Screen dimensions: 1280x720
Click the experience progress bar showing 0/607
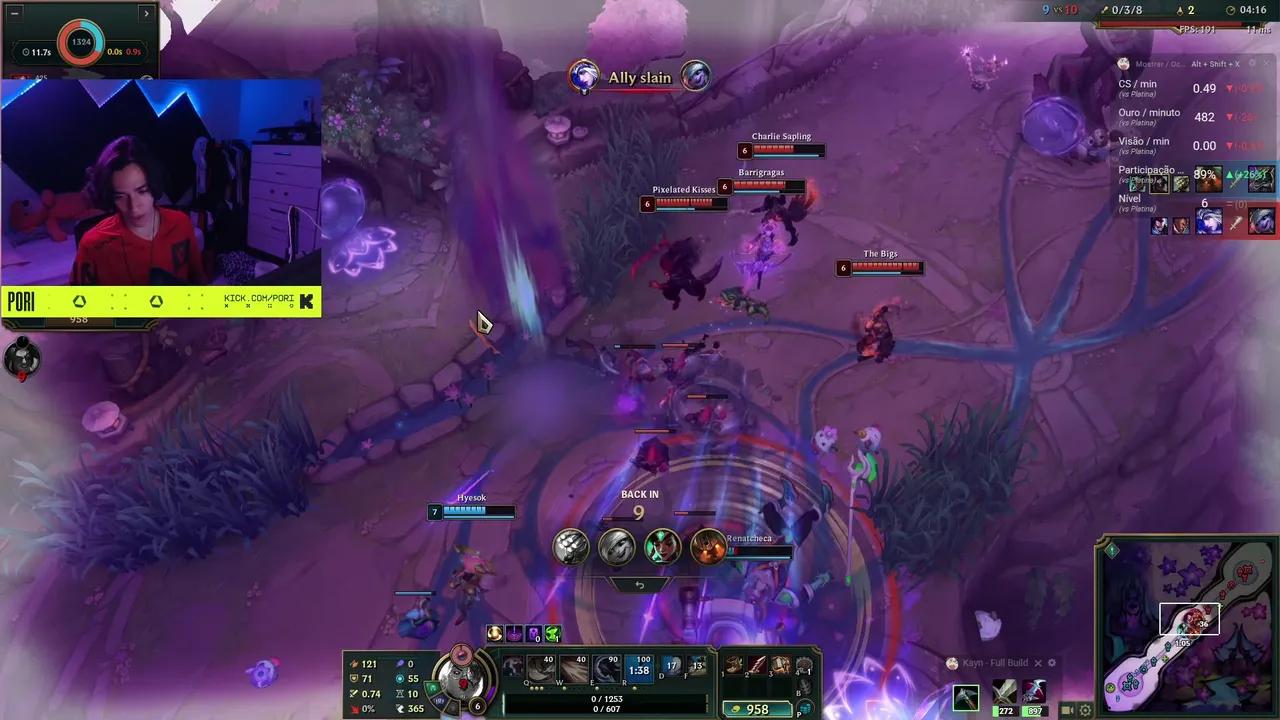pyautogui.click(x=608, y=711)
